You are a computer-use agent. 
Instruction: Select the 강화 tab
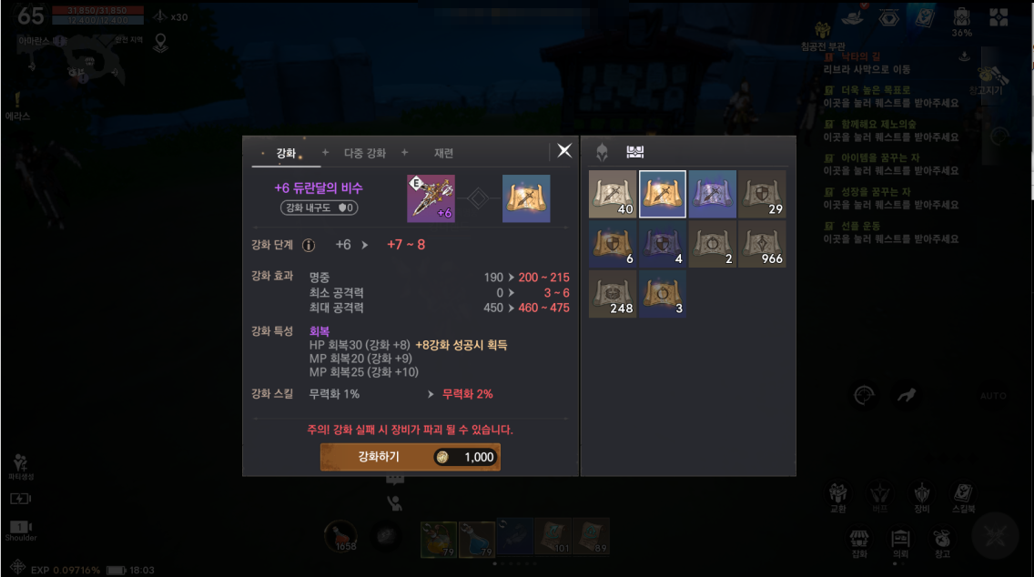[x=286, y=153]
